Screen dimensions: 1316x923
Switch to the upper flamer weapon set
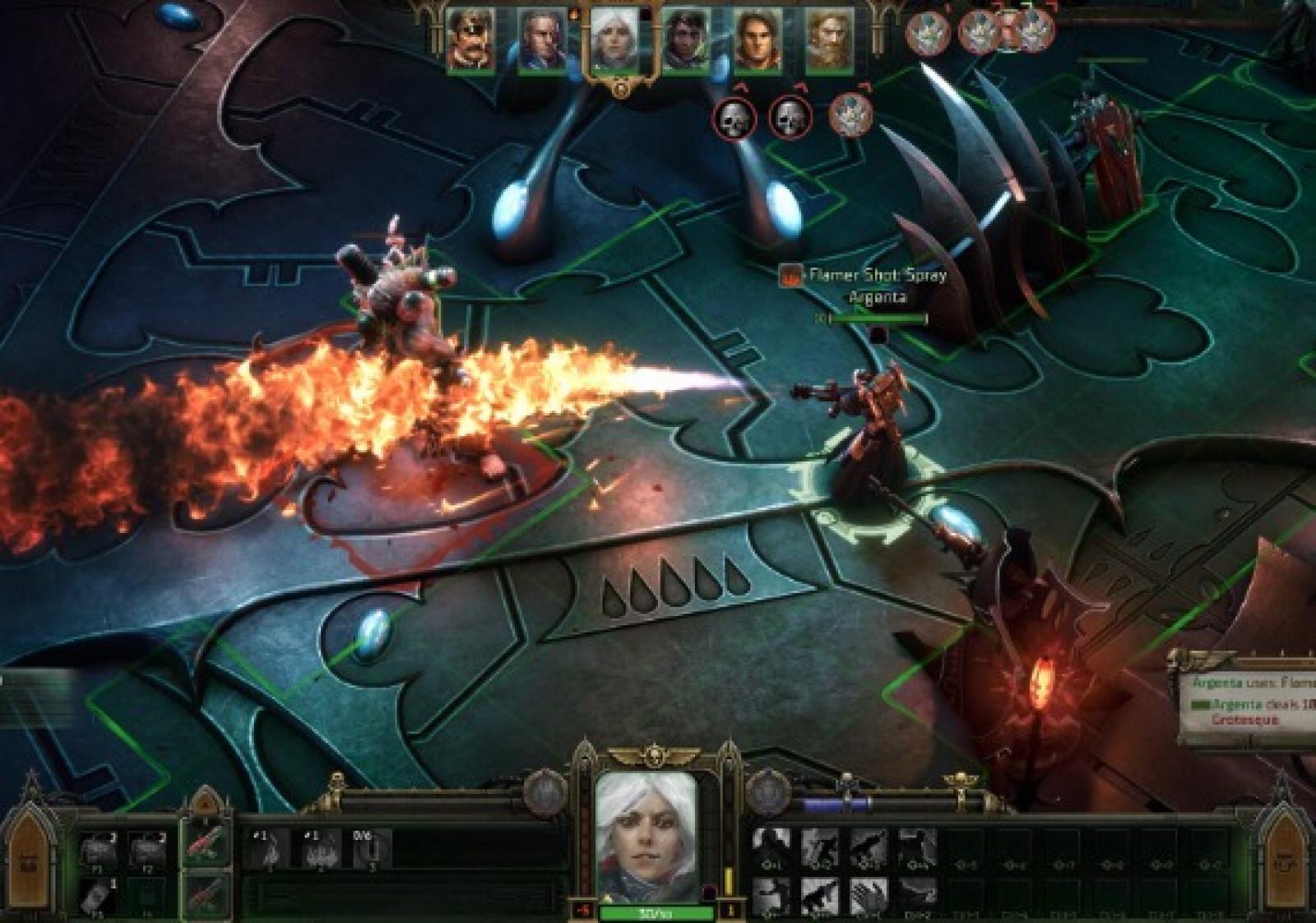pyautogui.click(x=205, y=844)
